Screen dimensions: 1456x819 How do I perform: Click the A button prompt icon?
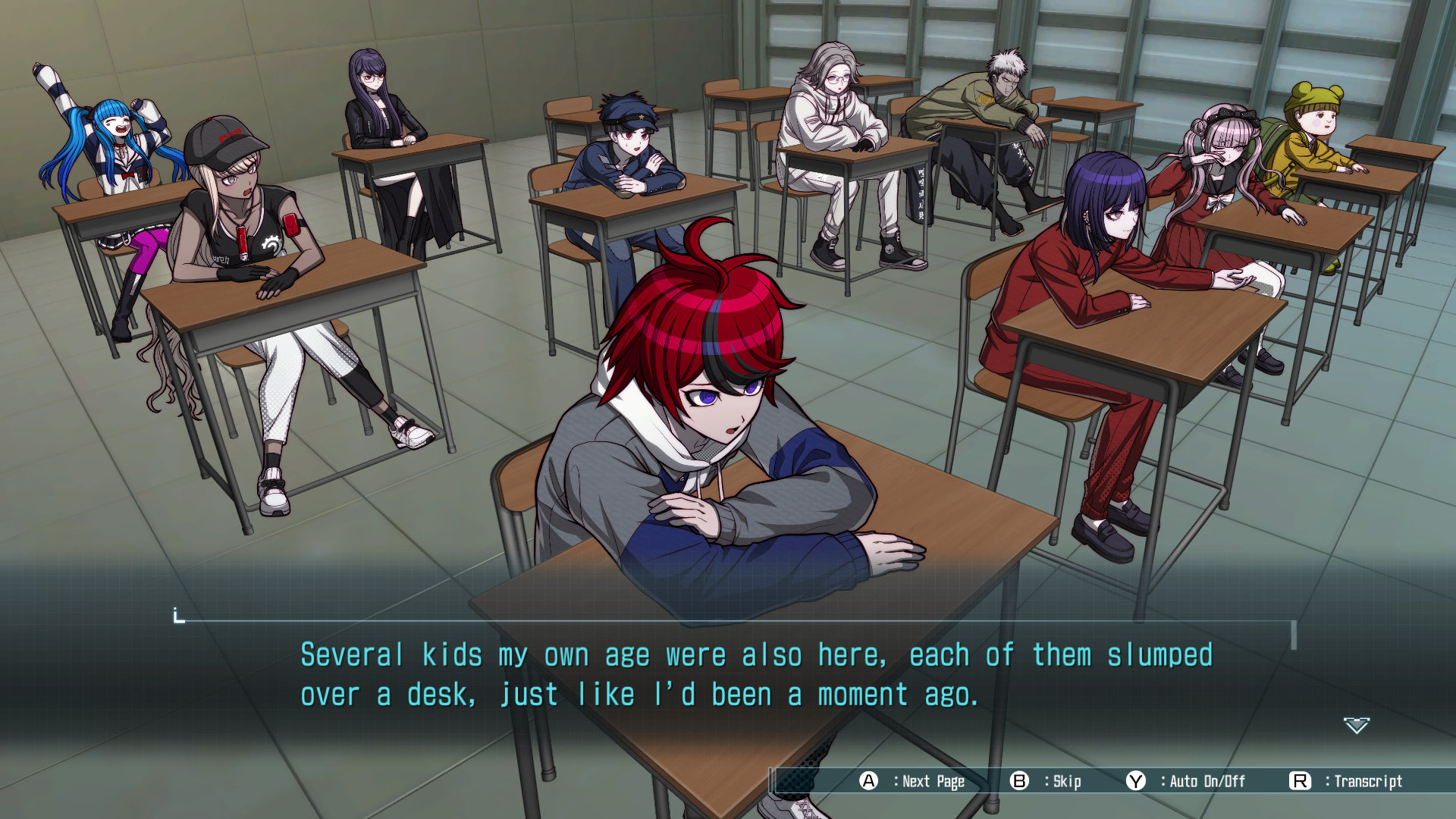[870, 782]
